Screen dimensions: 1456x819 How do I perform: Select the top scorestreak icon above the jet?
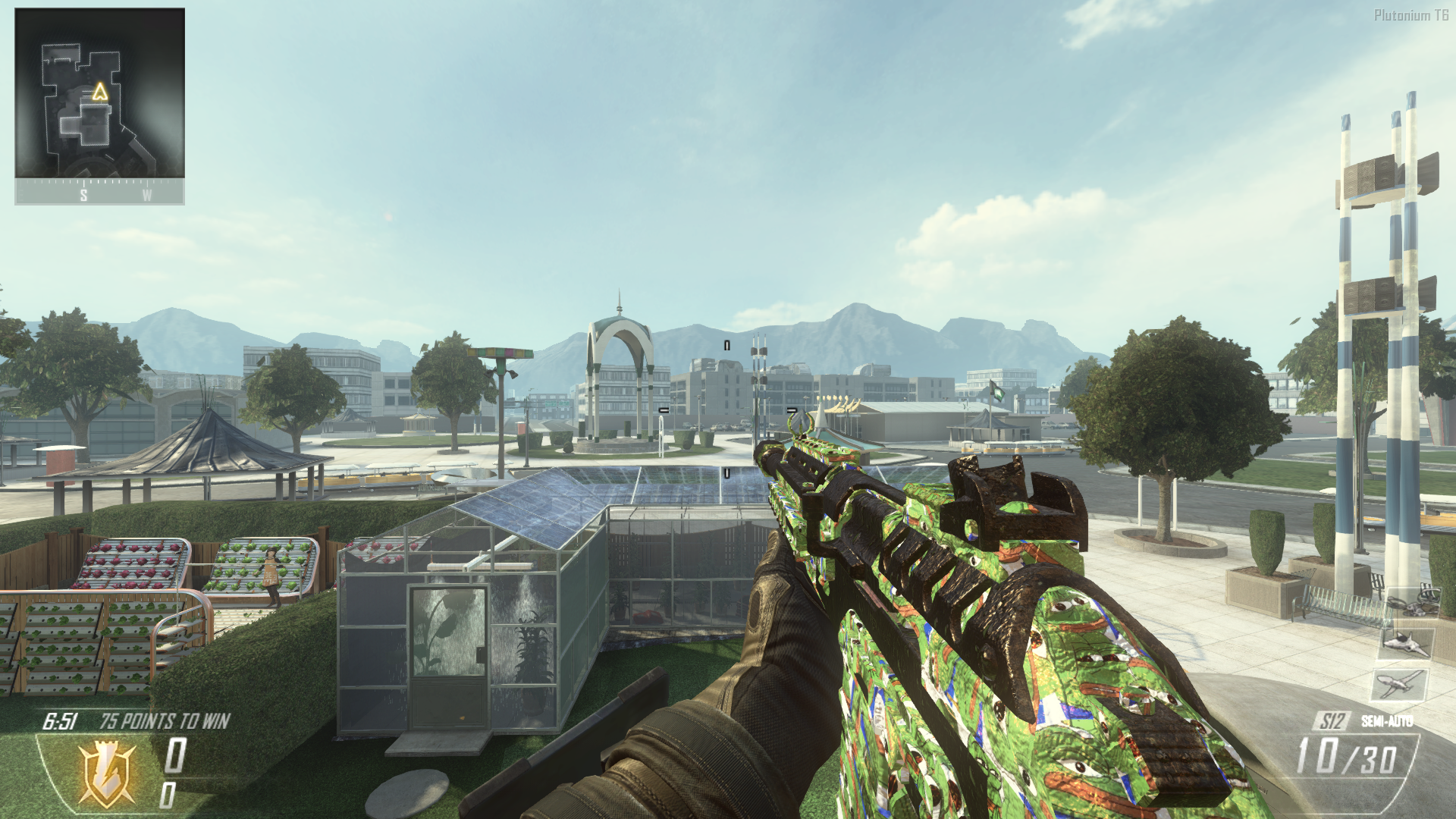coord(1410,604)
